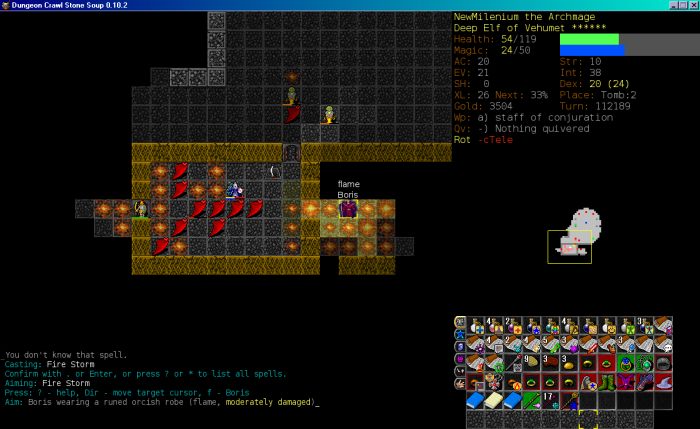Select the cream-colored spellbook
The image size is (700, 429).
click(x=493, y=400)
